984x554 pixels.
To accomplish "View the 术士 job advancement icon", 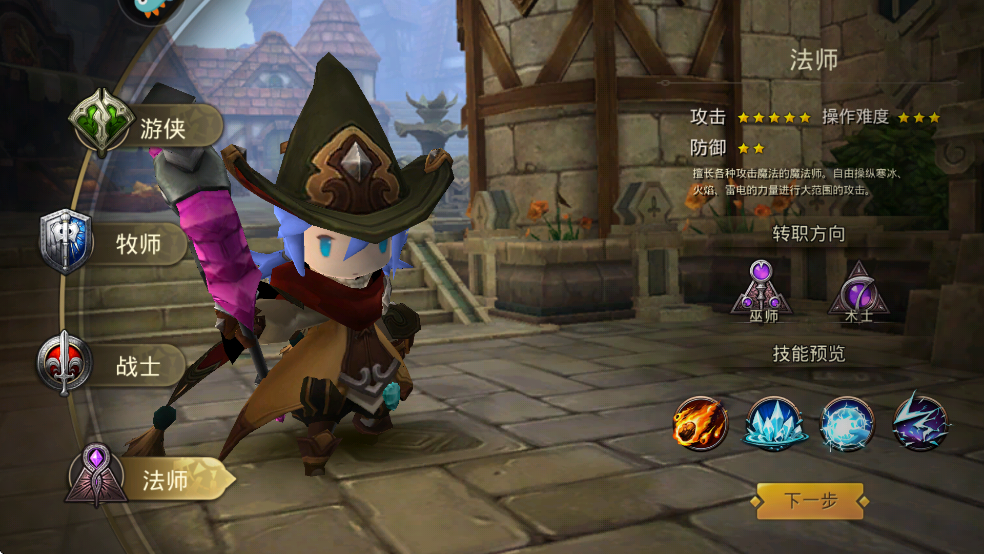I will [x=857, y=290].
